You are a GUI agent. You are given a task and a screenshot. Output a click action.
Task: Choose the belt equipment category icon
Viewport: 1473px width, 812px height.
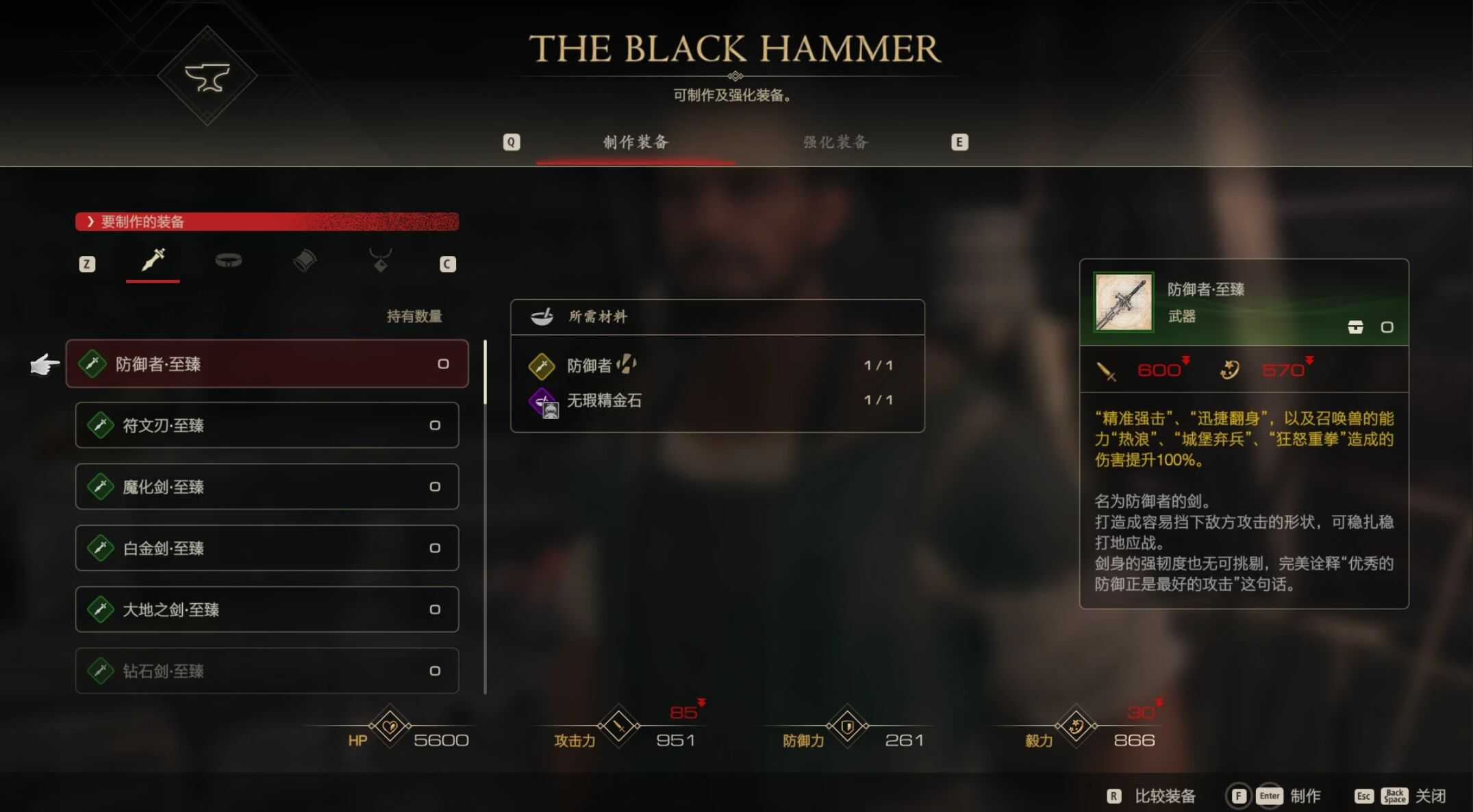[228, 261]
